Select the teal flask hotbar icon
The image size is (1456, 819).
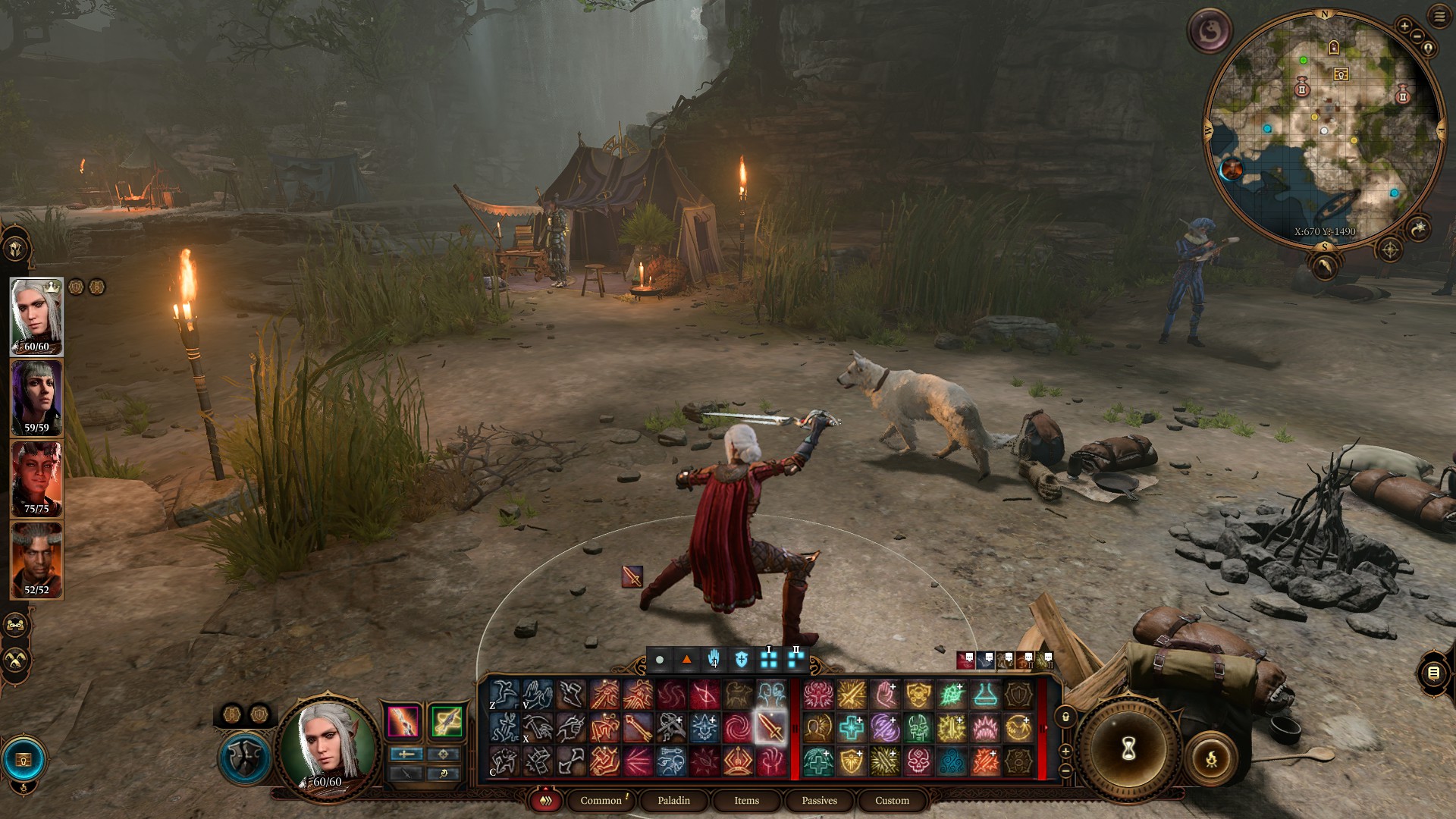pyautogui.click(x=984, y=694)
